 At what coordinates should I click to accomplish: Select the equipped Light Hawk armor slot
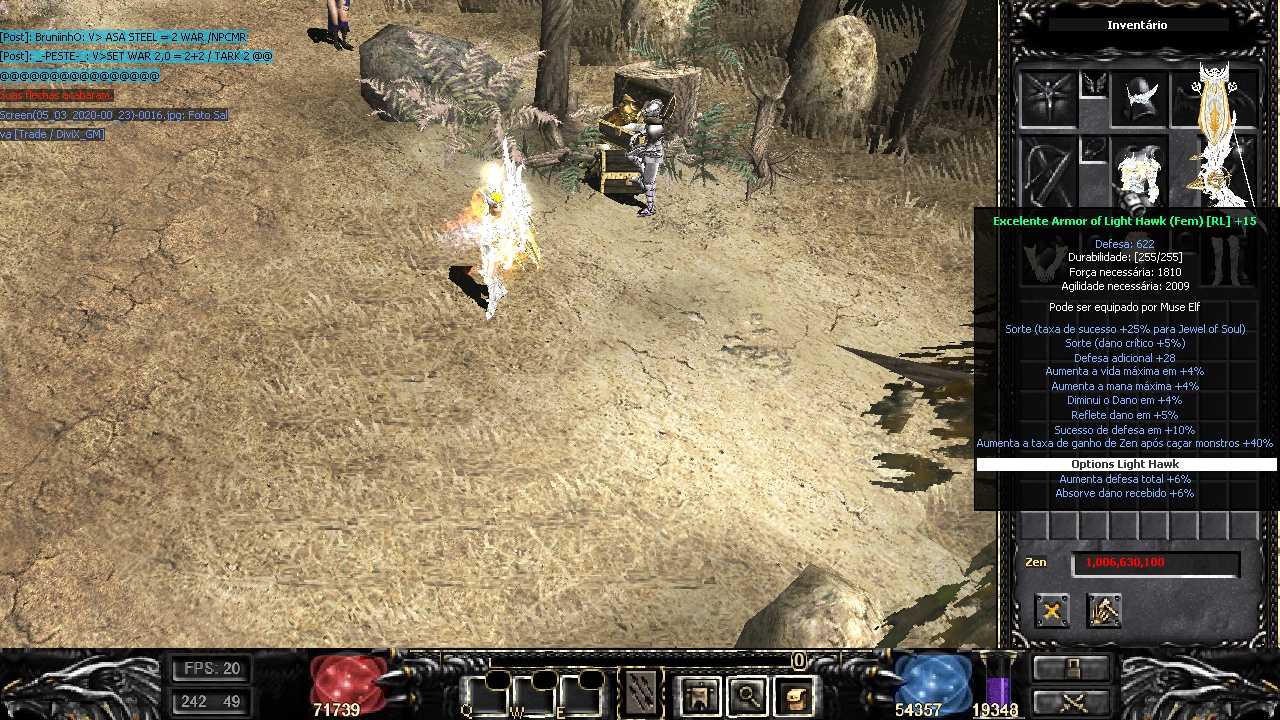pyautogui.click(x=1139, y=175)
